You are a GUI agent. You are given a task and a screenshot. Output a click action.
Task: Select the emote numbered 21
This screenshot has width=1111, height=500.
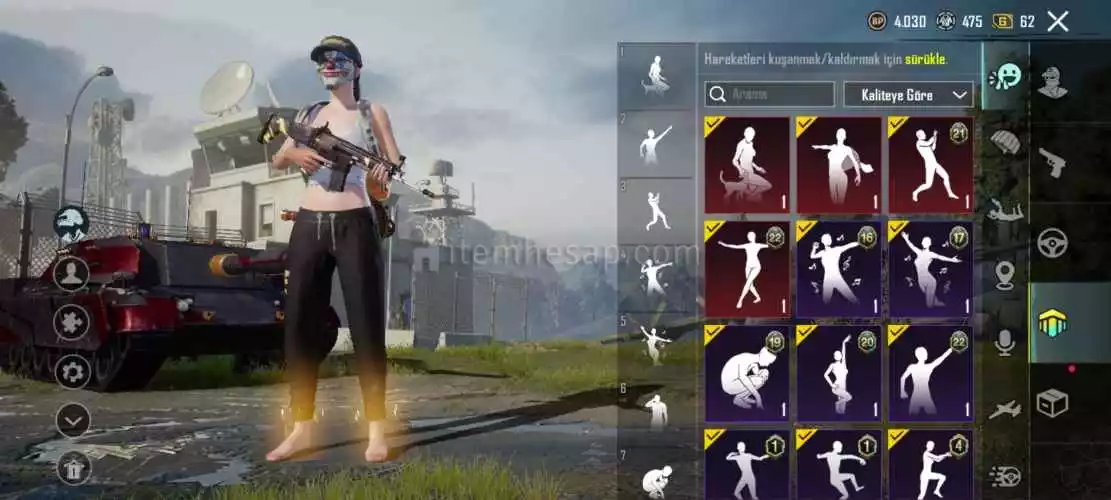930,165
